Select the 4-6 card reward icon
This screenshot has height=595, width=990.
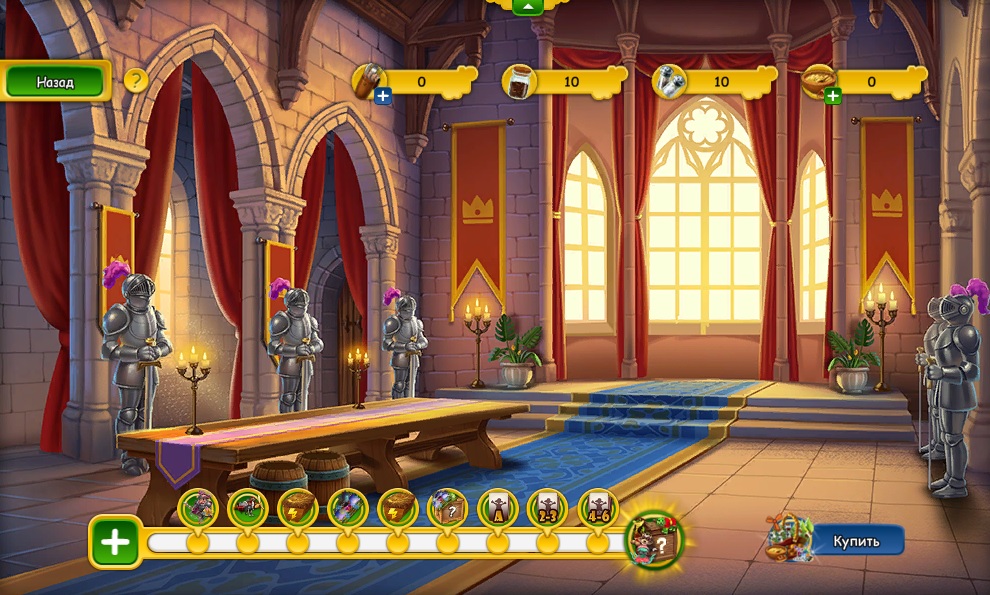pos(598,508)
